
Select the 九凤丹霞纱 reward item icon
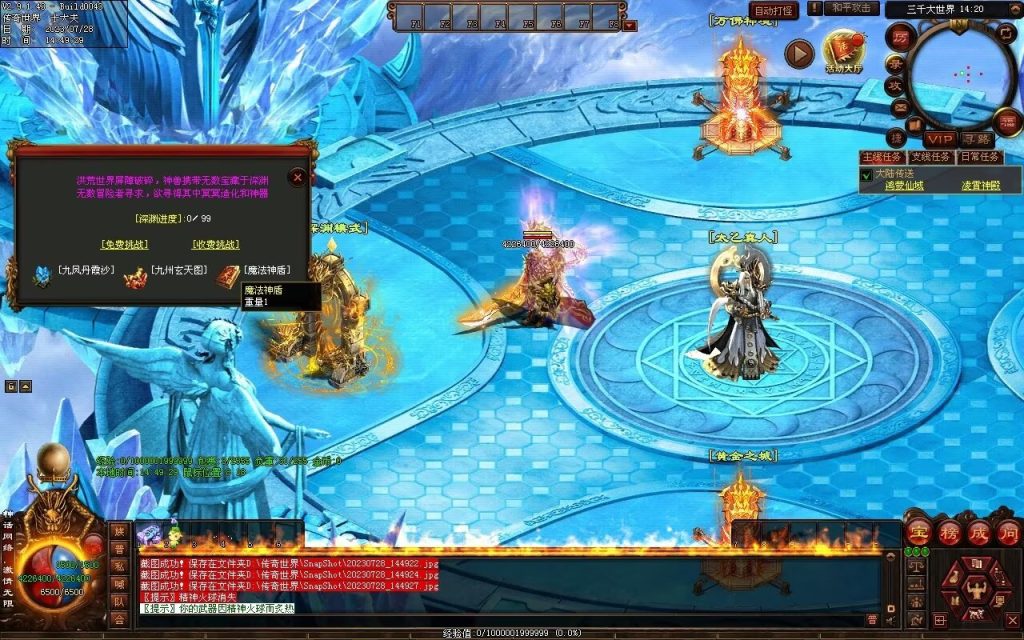click(x=42, y=275)
